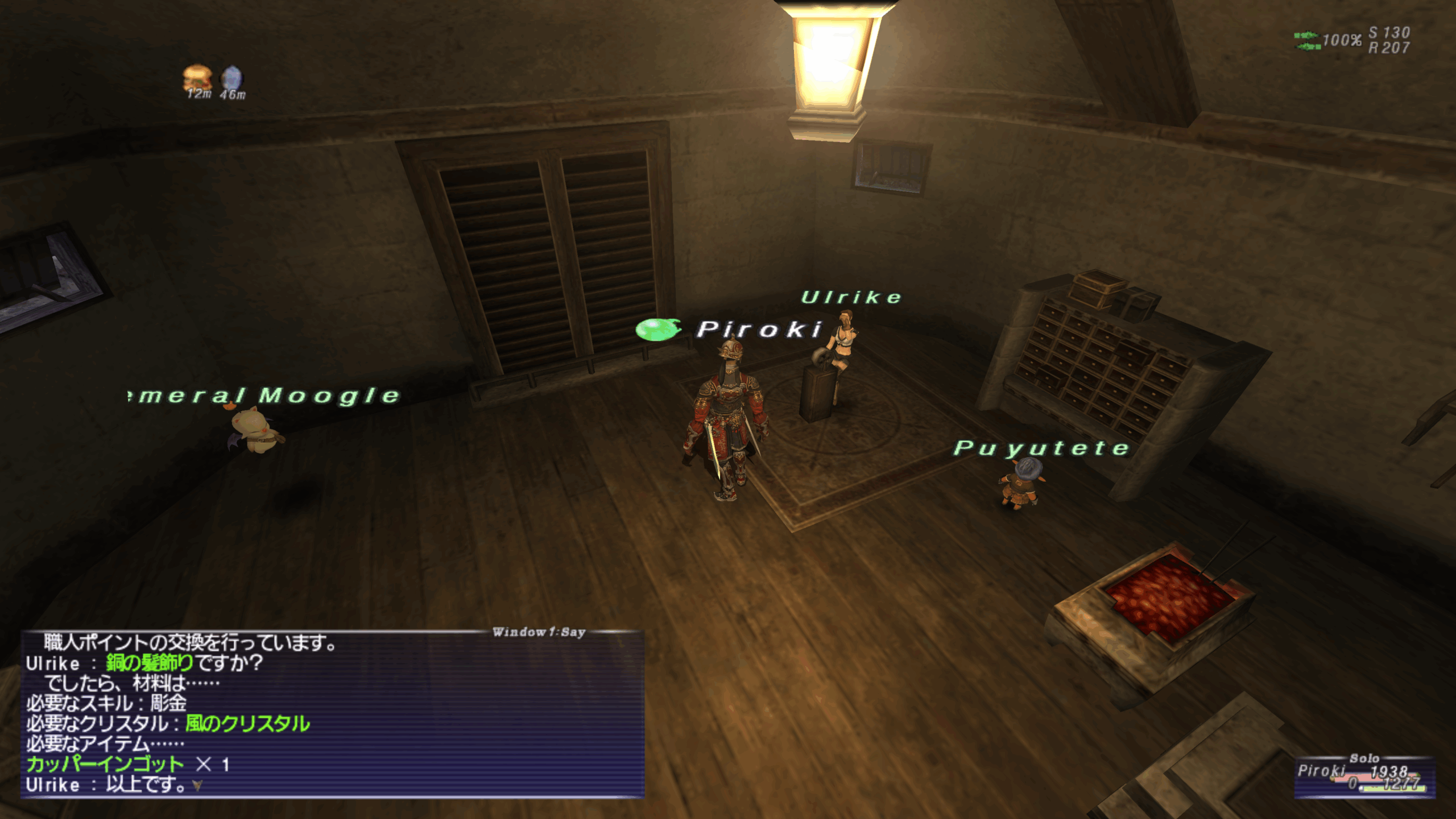Select Piroki in the Solo party list
The height and width of the screenshot is (819, 1456).
(x=1321, y=771)
